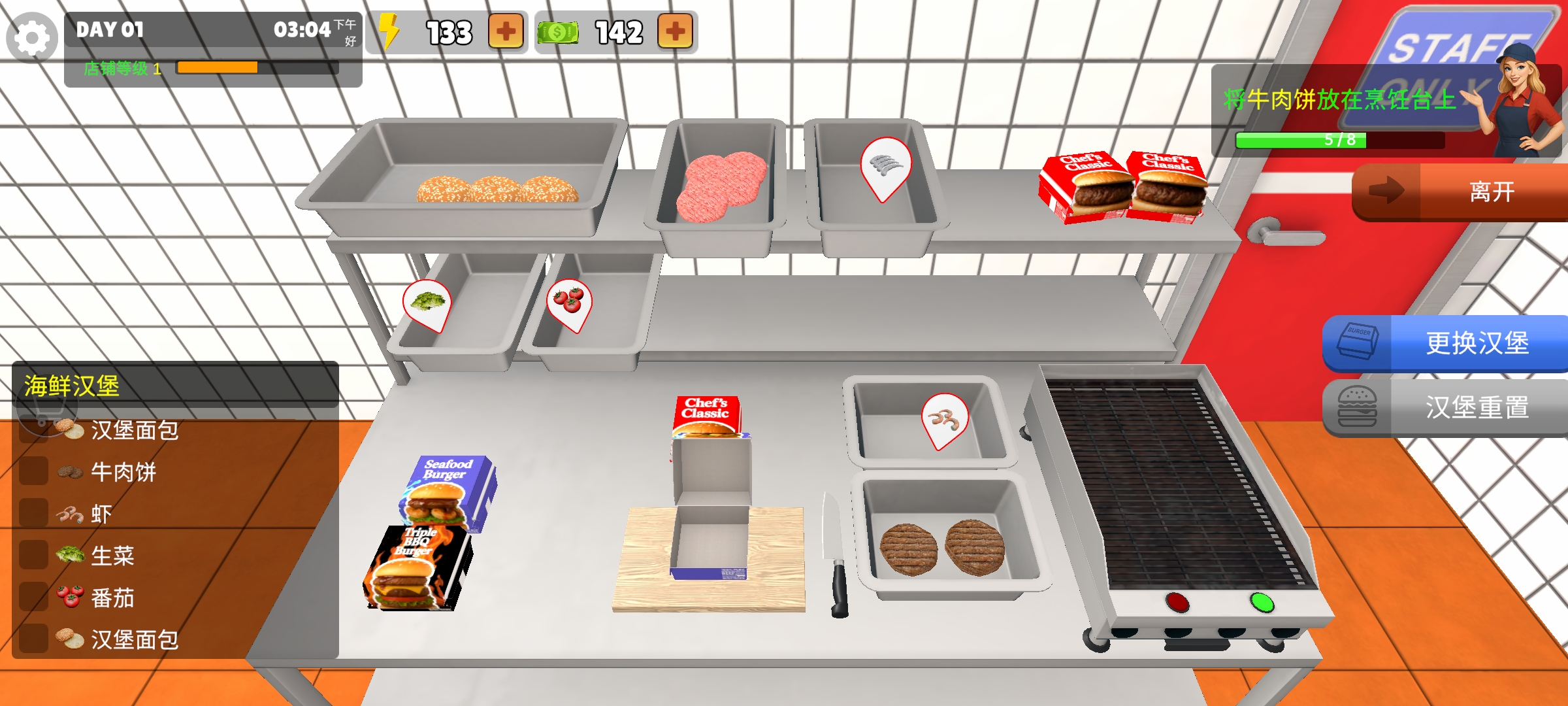Add more cash with the plus button
Screen dimensions: 1568x706
675,31
